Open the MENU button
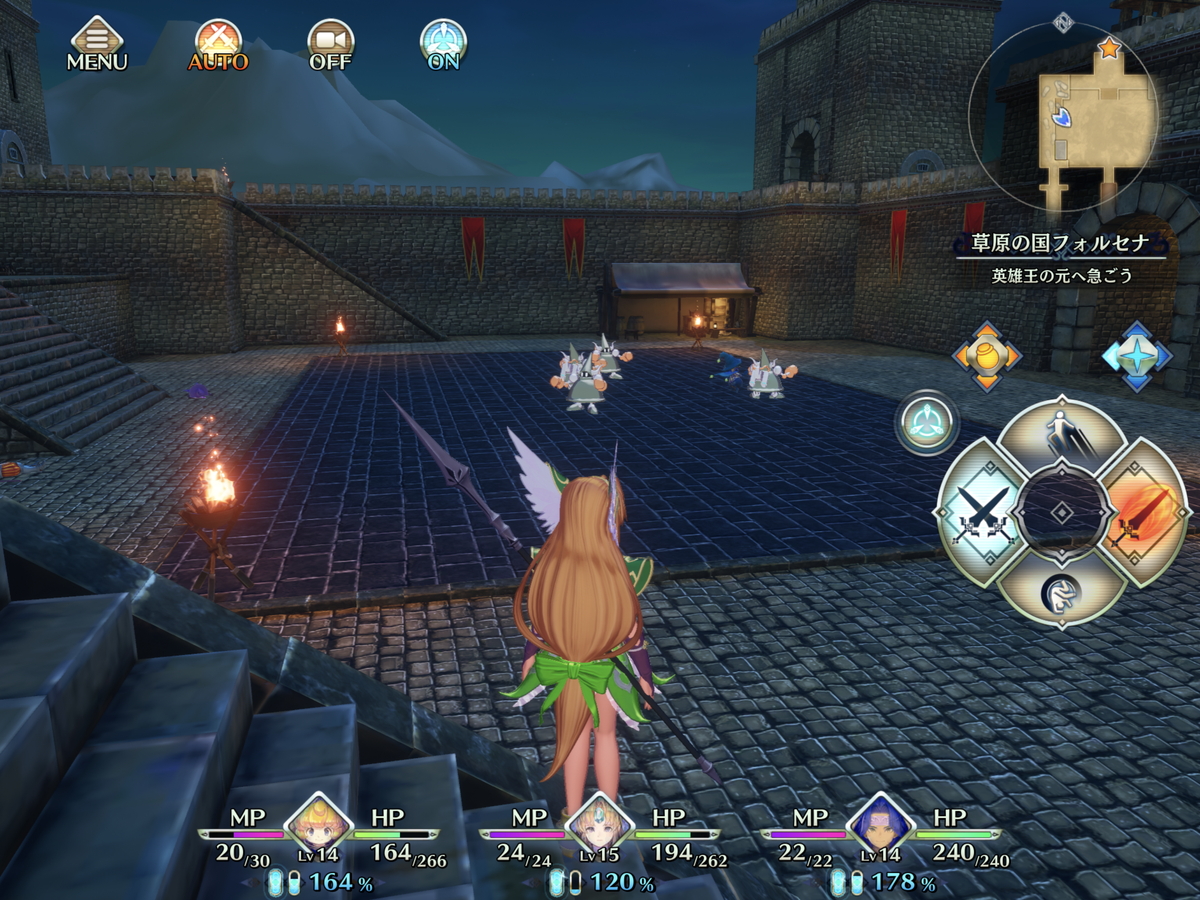The image size is (1200, 900). 97,43
